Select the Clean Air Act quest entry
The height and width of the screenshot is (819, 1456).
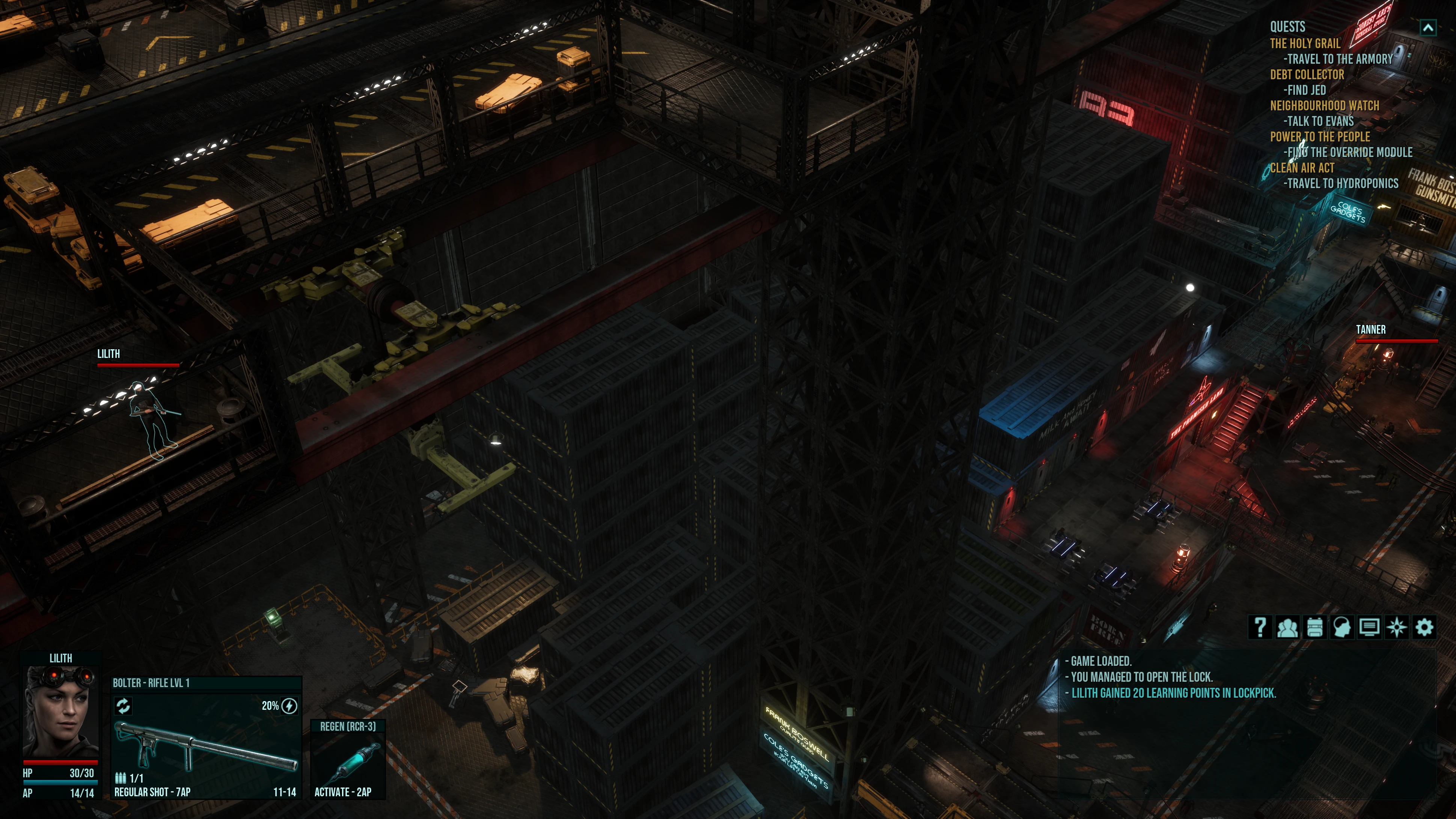point(1302,168)
